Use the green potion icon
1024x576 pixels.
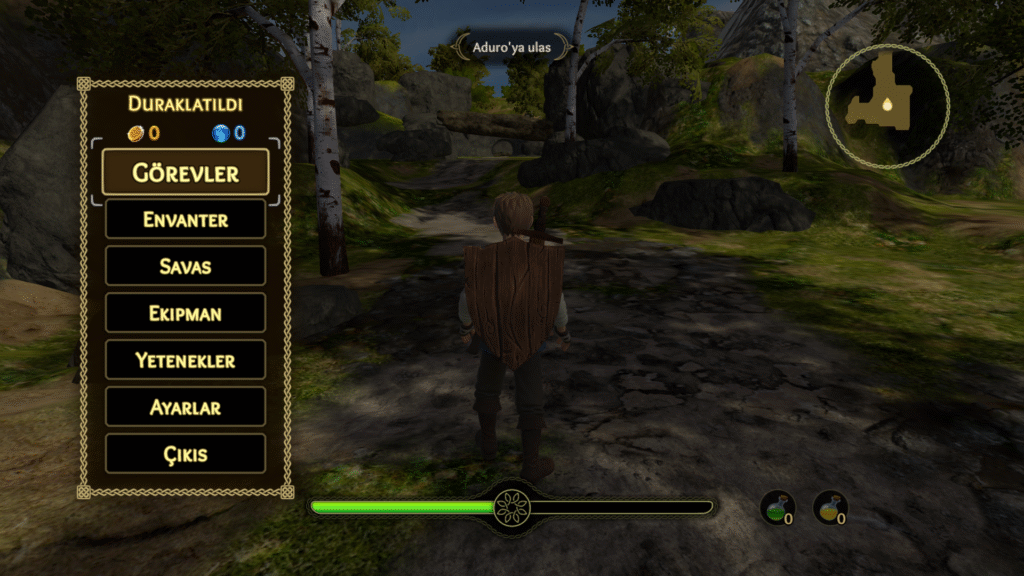click(x=776, y=508)
